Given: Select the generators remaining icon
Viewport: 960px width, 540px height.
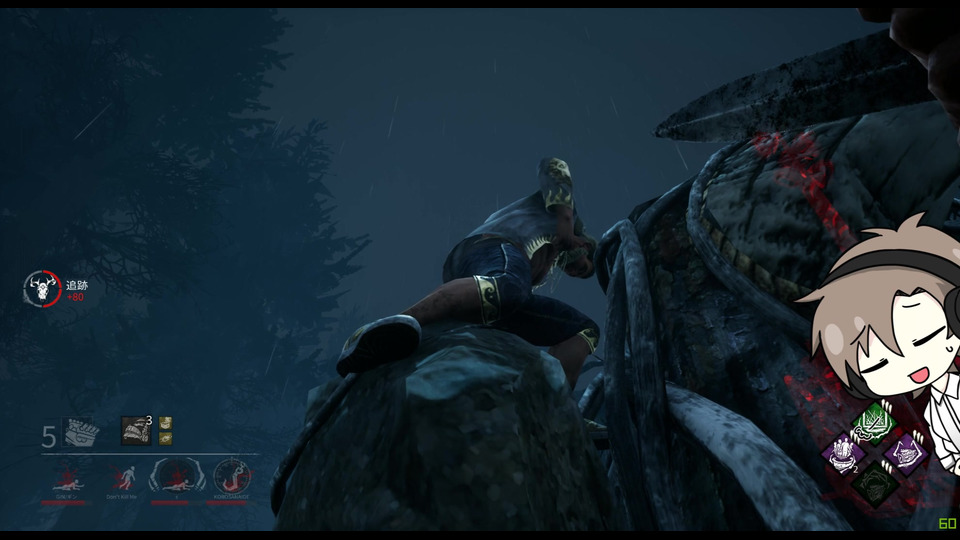Looking at the screenshot, I should [79, 433].
